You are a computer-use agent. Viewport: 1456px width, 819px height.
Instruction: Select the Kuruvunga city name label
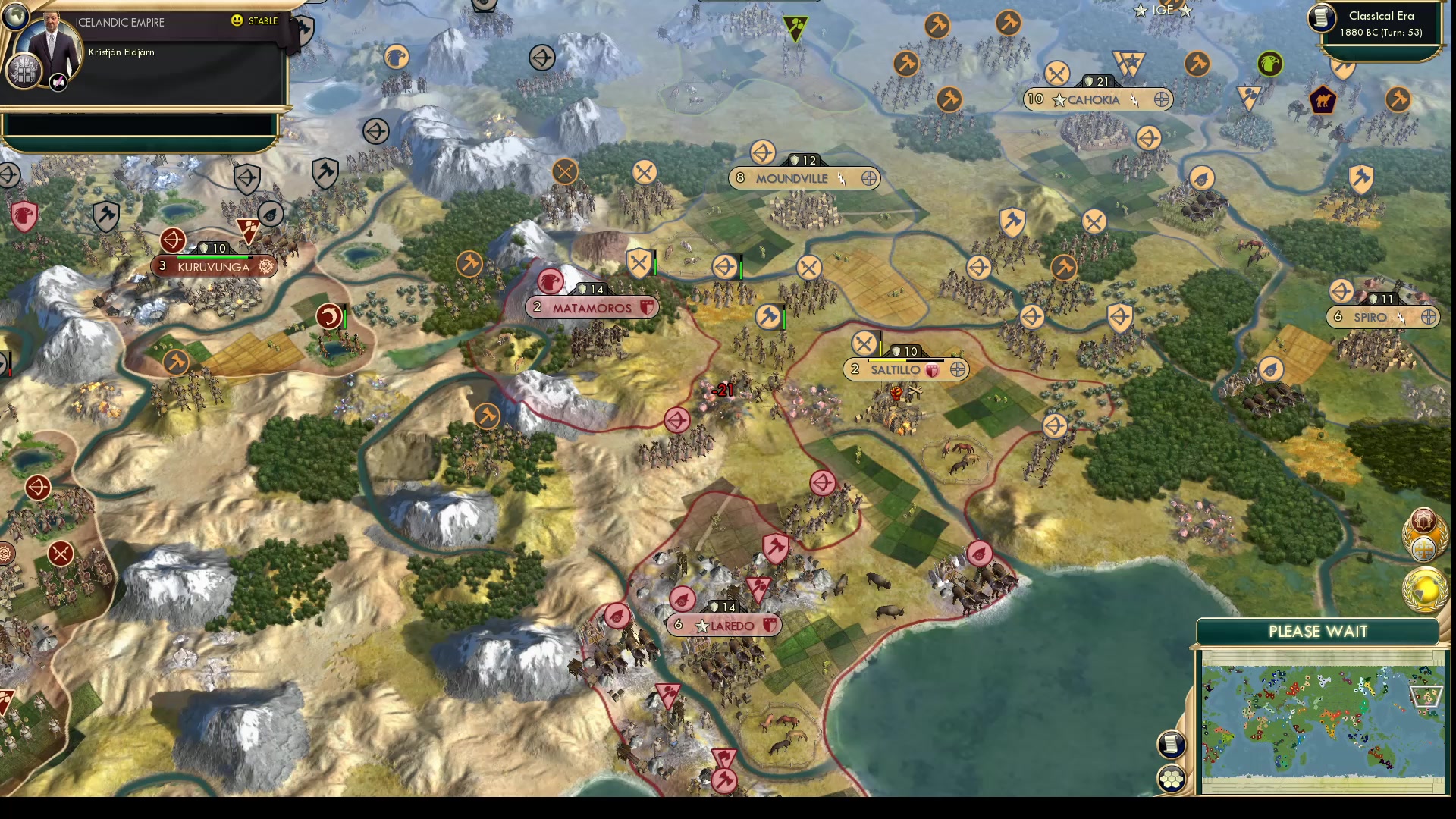[214, 266]
